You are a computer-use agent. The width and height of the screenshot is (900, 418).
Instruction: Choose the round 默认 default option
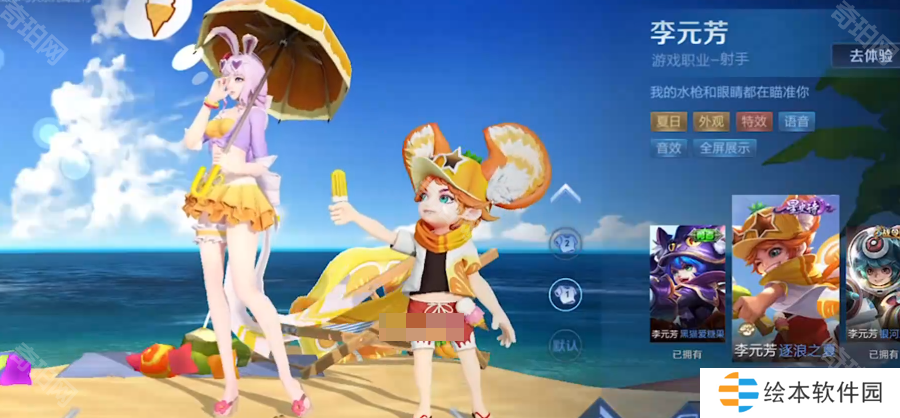click(x=565, y=344)
